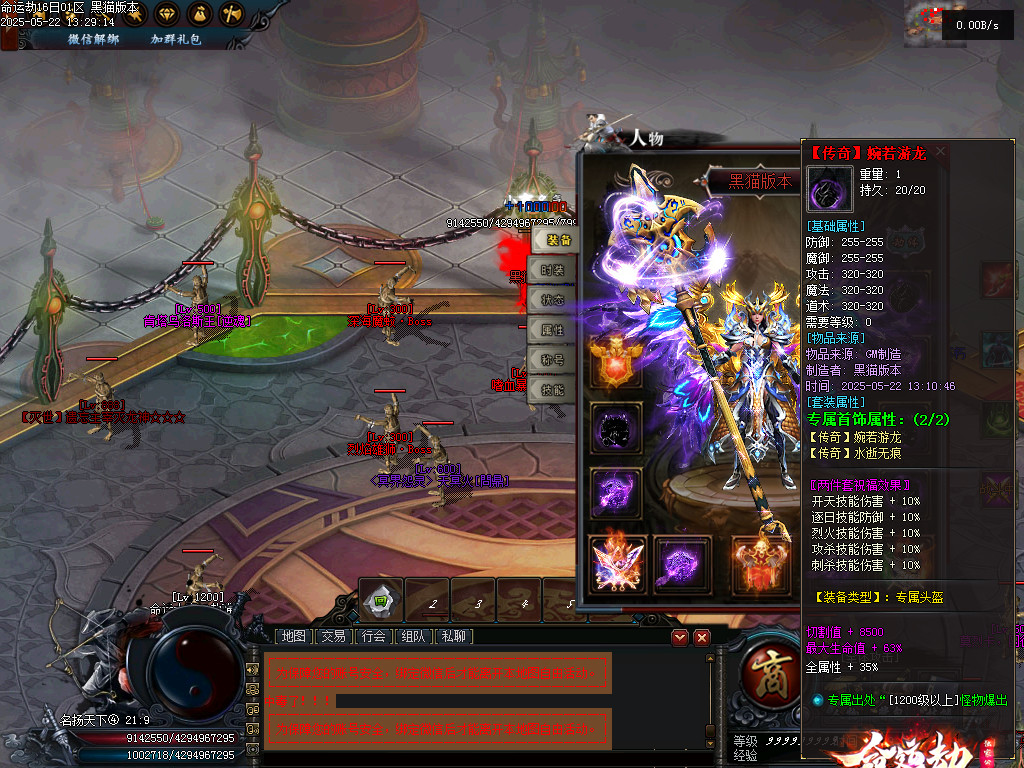
Task: Open the 时装 fashion tab
Action: [x=553, y=270]
